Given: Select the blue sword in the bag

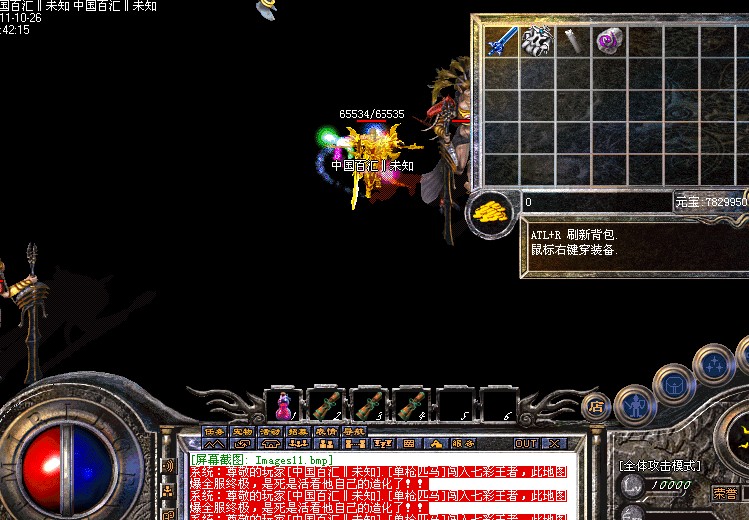Looking at the screenshot, I should click(x=500, y=41).
